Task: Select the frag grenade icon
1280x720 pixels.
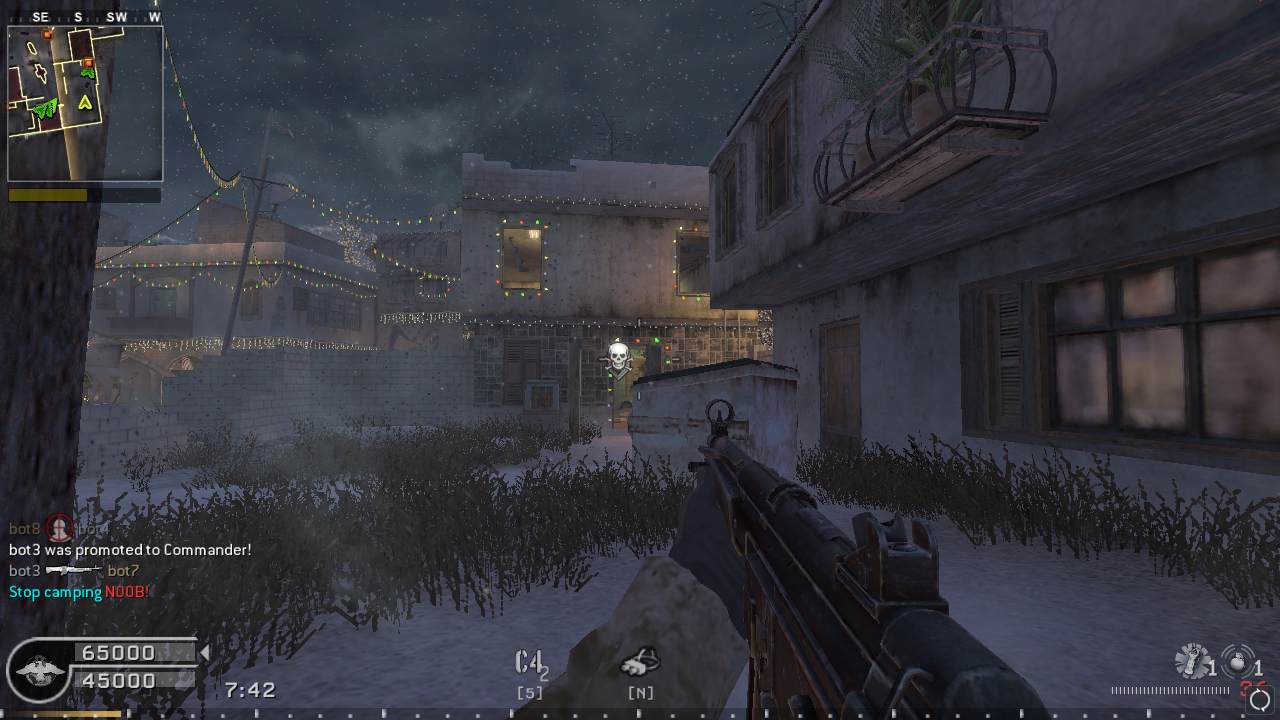Action: (1193, 661)
